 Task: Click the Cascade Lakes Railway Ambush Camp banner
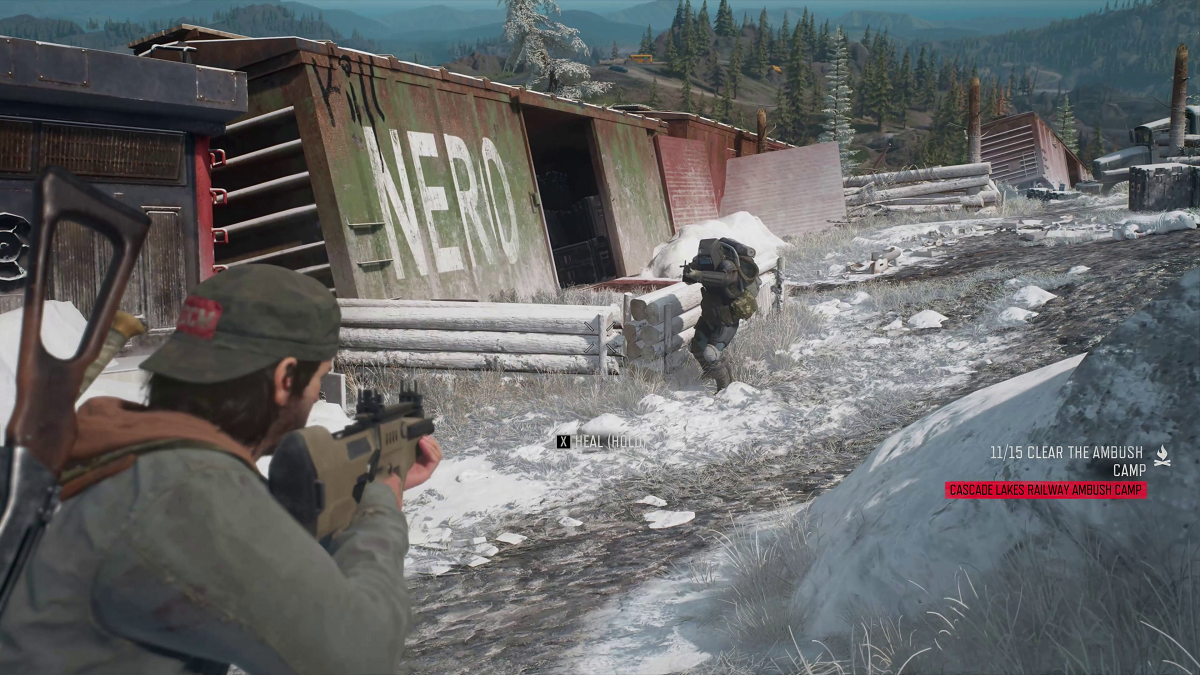1045,490
